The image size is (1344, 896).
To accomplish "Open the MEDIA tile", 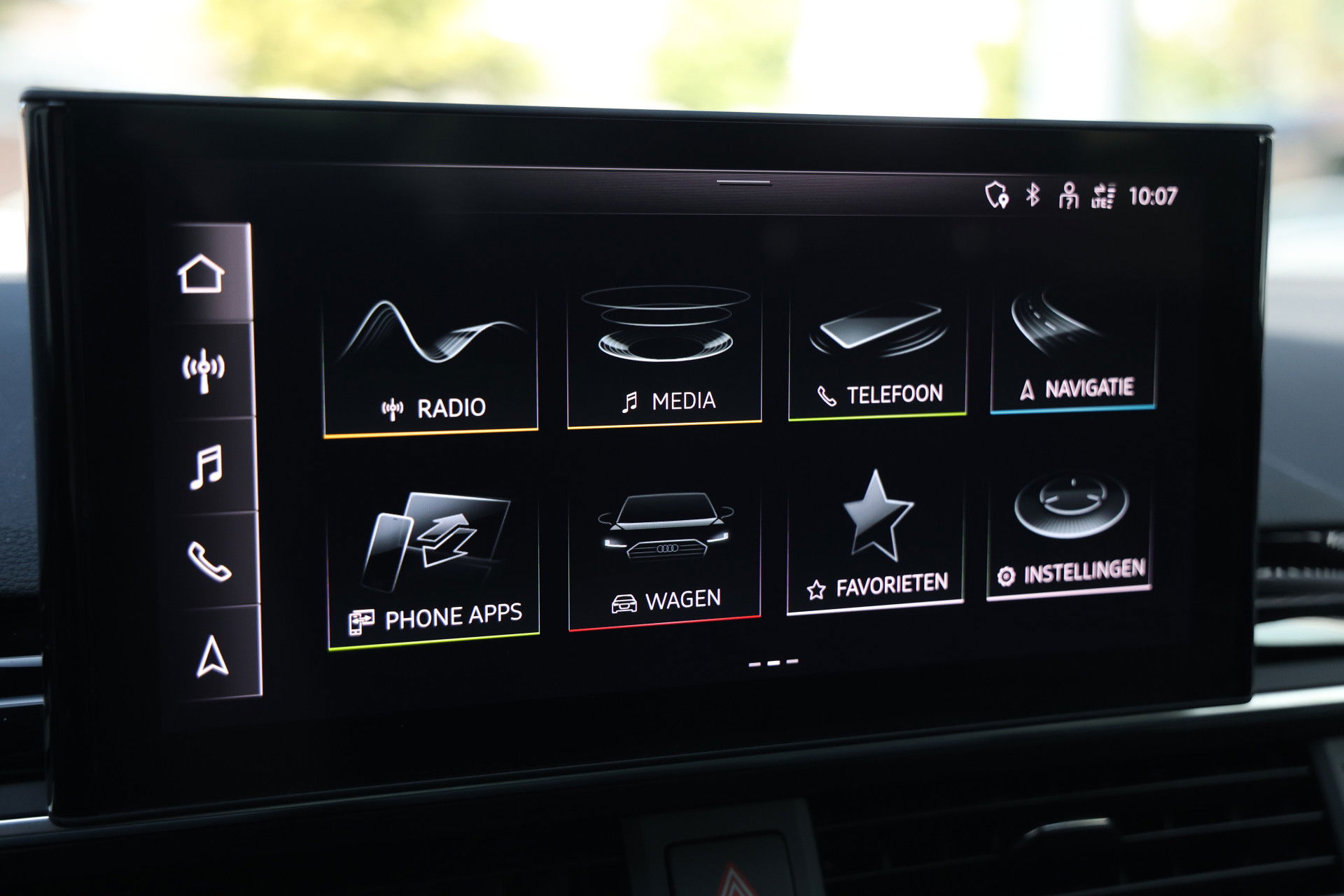I will [x=665, y=353].
